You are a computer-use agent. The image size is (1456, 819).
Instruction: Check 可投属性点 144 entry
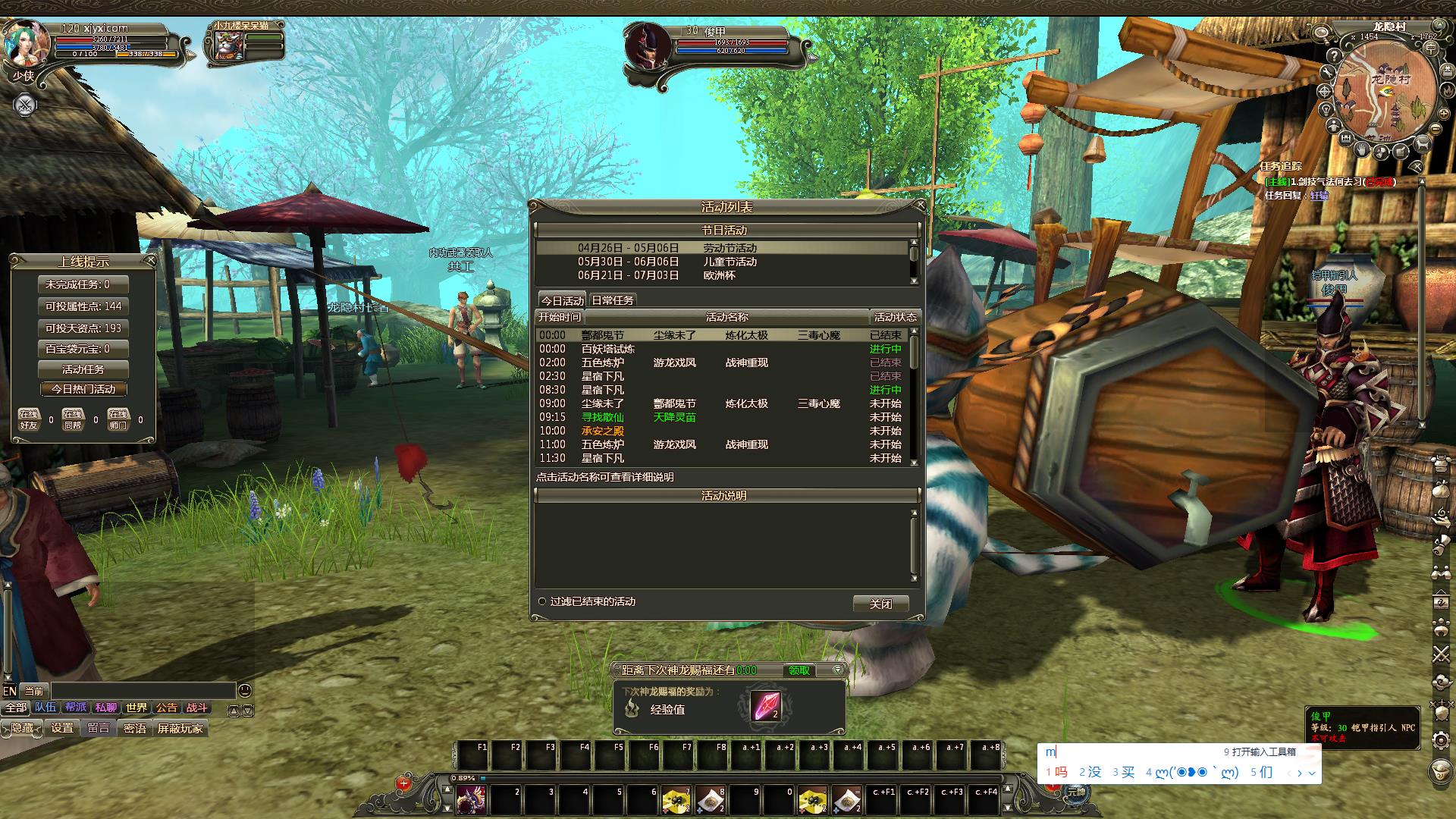click(83, 306)
